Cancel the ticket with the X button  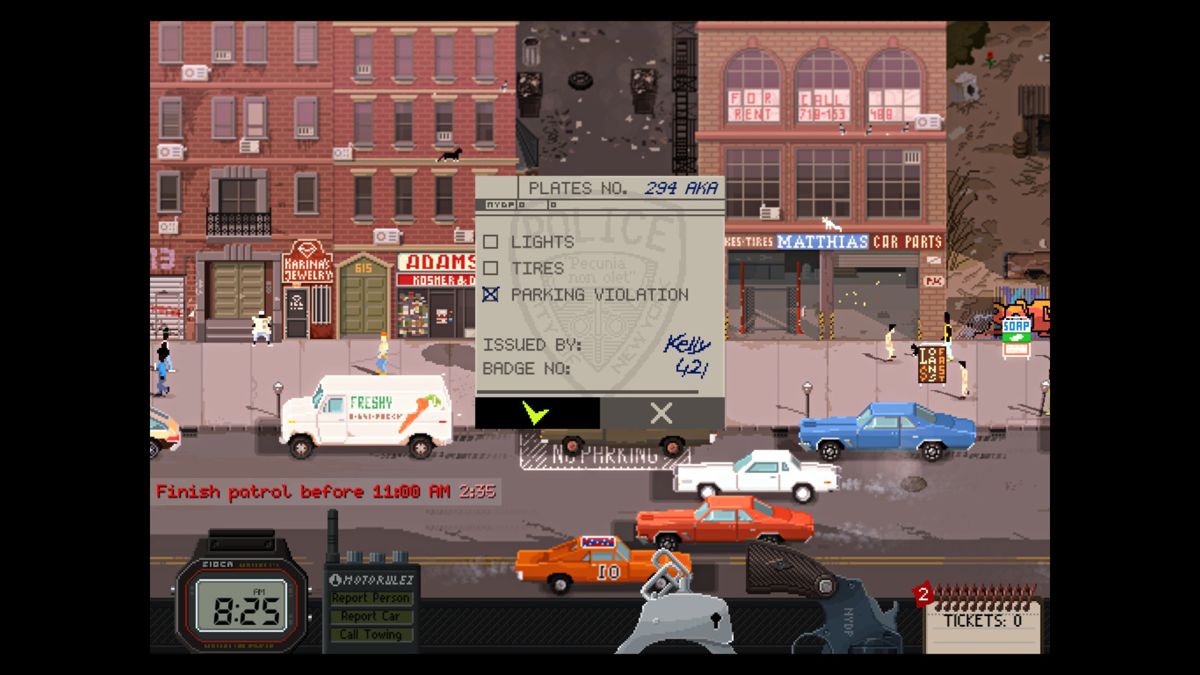(661, 413)
